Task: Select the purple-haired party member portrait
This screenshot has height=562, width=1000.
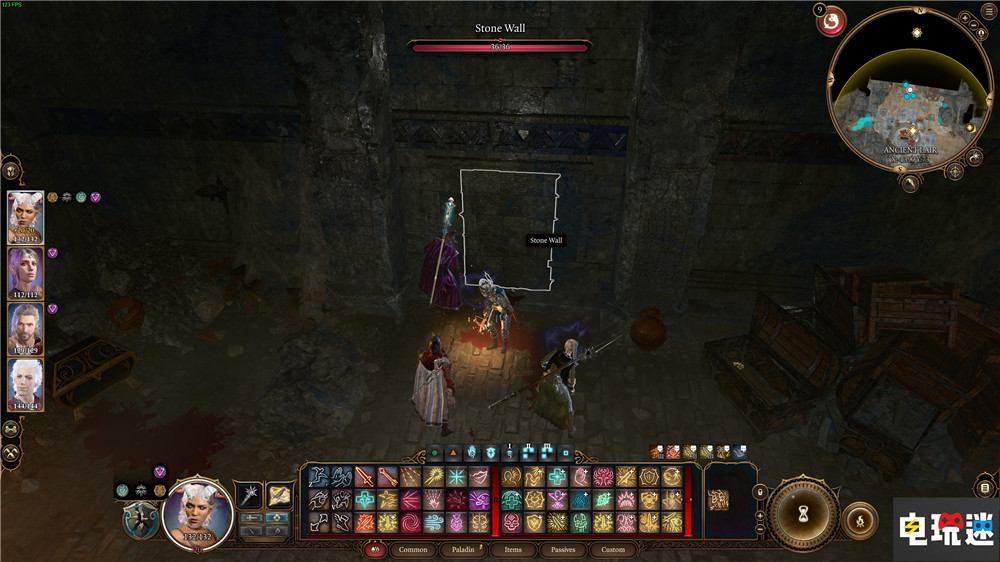Action: click(26, 272)
